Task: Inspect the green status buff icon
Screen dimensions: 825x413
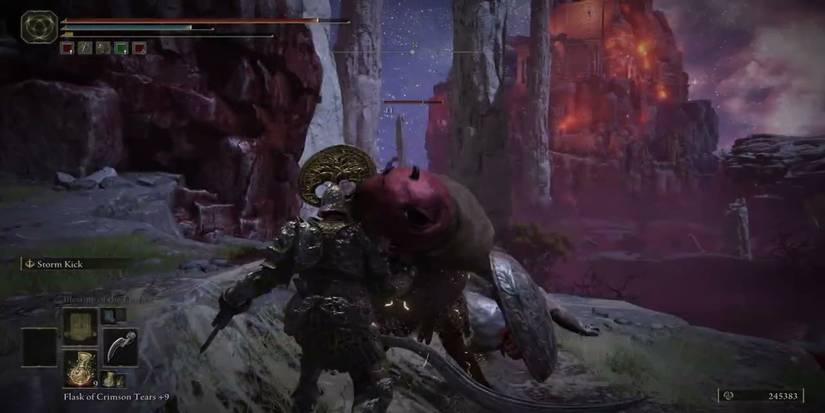Action: [x=120, y=47]
